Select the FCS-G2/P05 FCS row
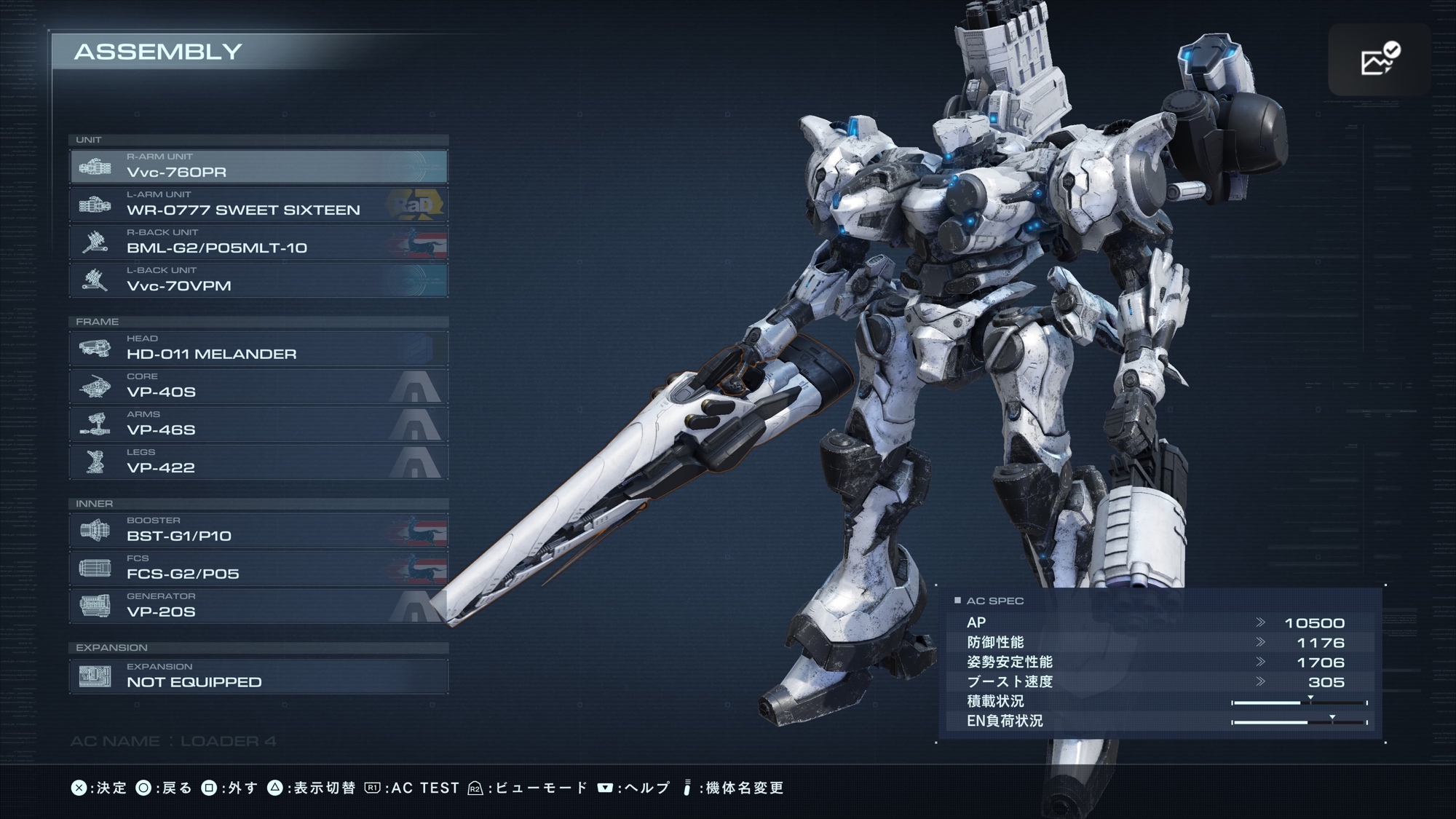This screenshot has width=1456, height=819. tap(258, 569)
